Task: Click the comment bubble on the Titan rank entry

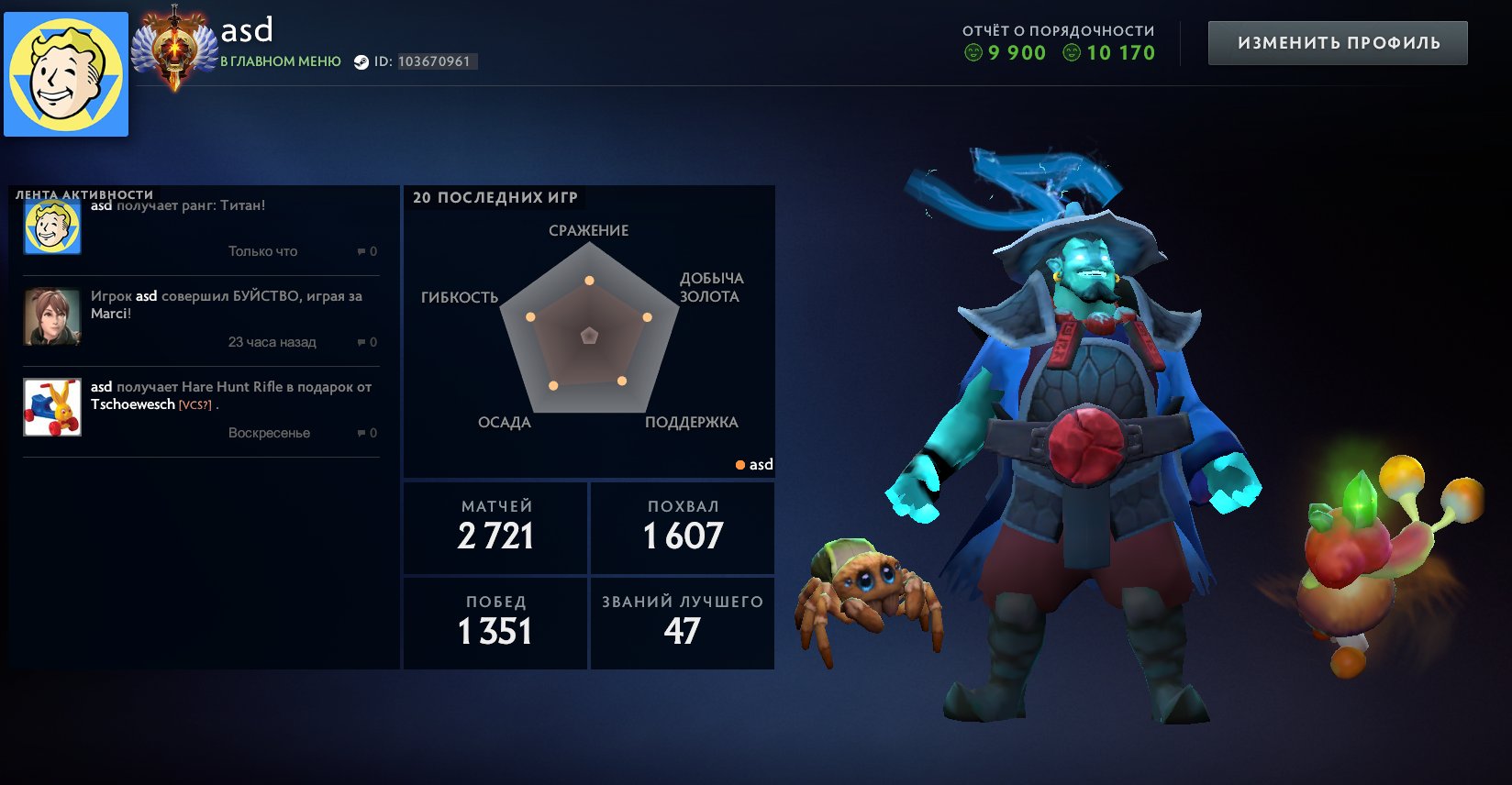Action: pyautogui.click(x=362, y=251)
